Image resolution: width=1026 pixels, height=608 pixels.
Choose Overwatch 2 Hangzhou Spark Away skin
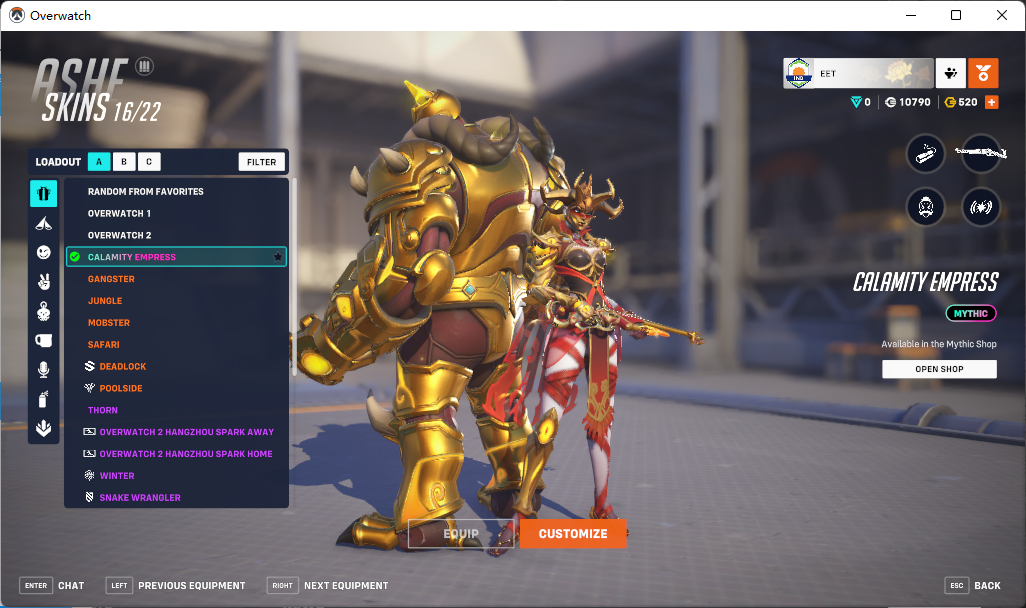[186, 432]
